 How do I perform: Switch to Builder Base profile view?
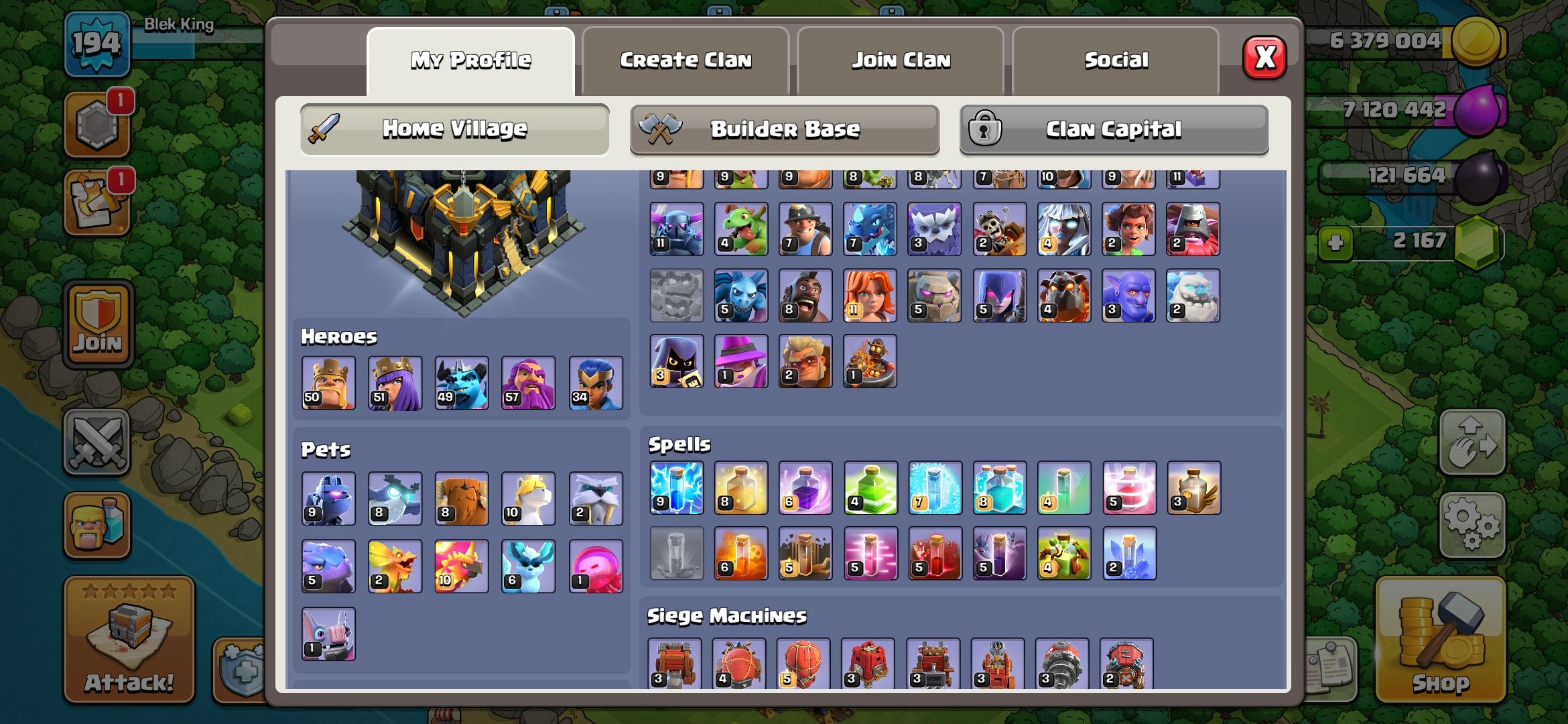(784, 129)
